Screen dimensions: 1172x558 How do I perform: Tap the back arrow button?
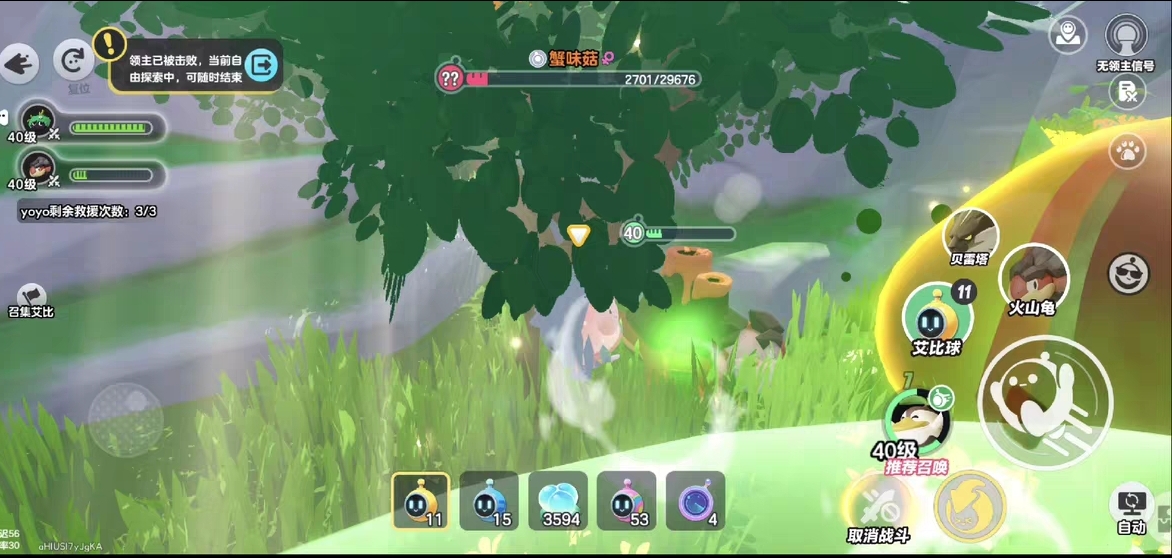18,65
